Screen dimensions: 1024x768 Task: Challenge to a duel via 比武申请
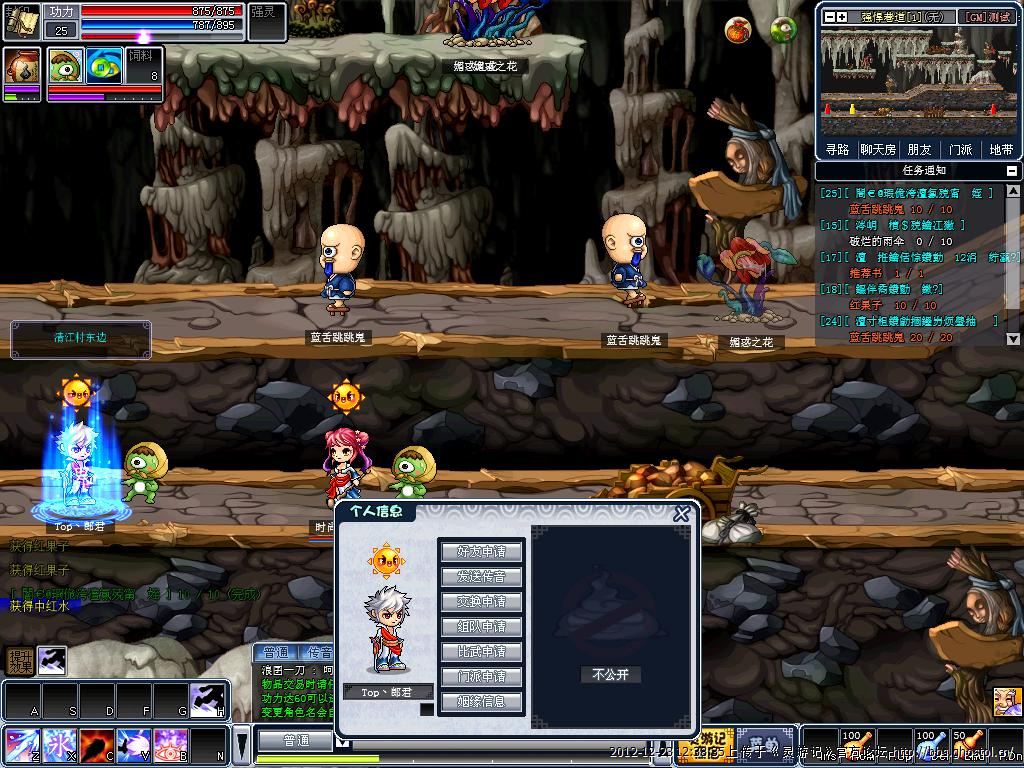481,652
